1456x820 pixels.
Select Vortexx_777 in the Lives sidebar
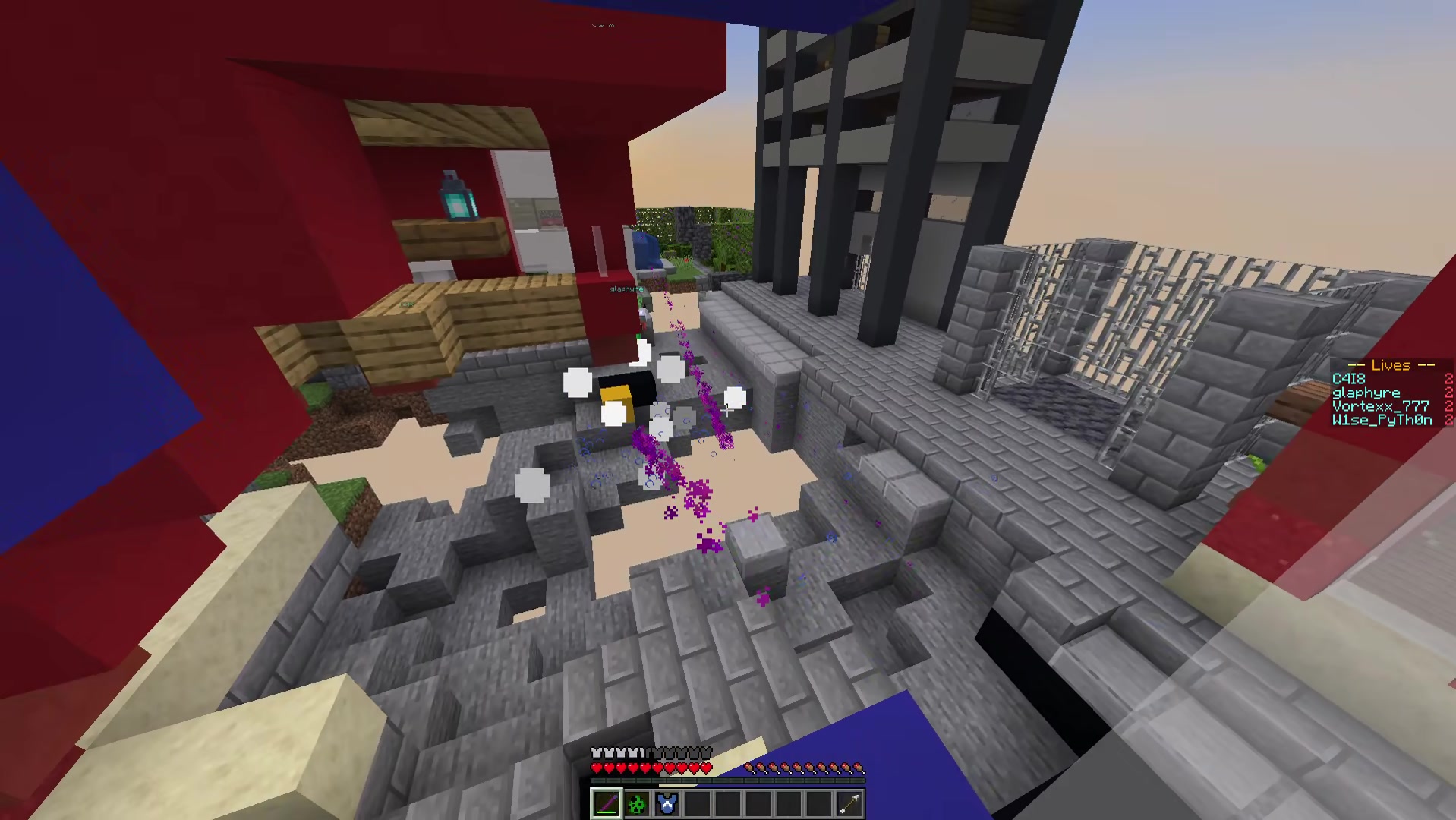coord(1382,406)
